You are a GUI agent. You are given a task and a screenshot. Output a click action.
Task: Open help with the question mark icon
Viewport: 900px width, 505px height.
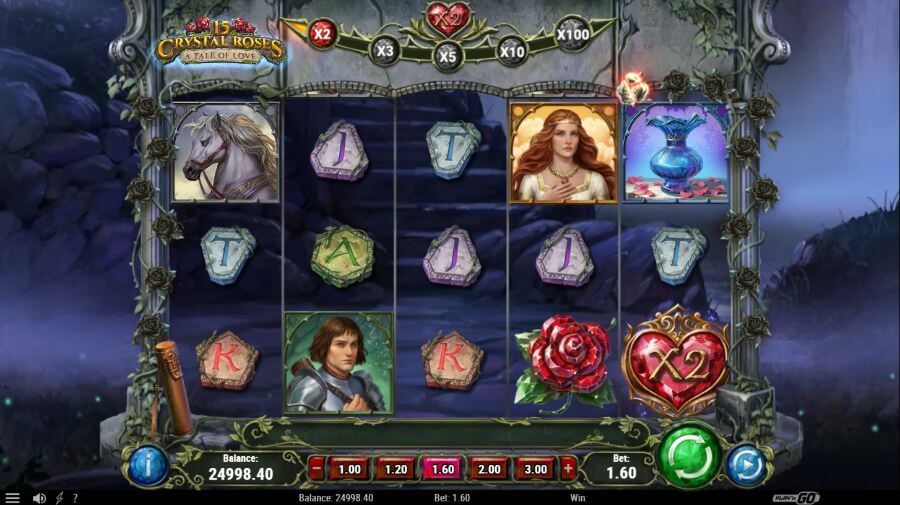(x=75, y=497)
